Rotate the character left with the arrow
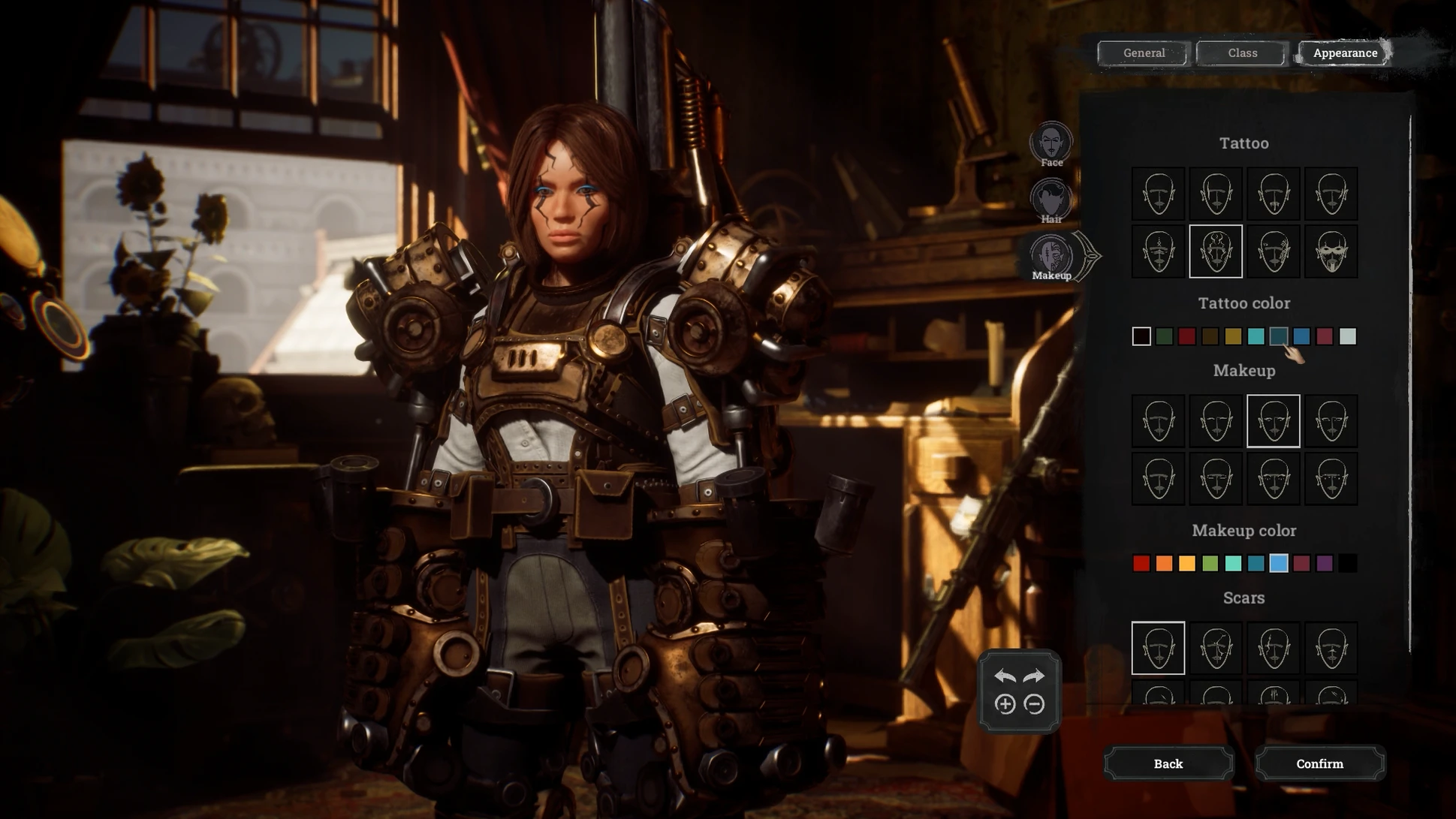The height and width of the screenshot is (819, 1456). pyautogui.click(x=1005, y=676)
